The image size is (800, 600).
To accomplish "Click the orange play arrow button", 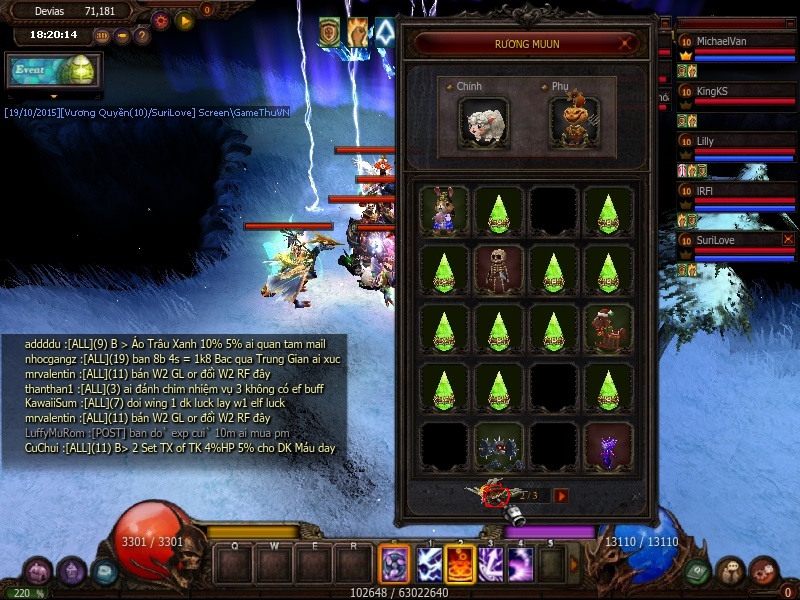I will [x=184, y=20].
